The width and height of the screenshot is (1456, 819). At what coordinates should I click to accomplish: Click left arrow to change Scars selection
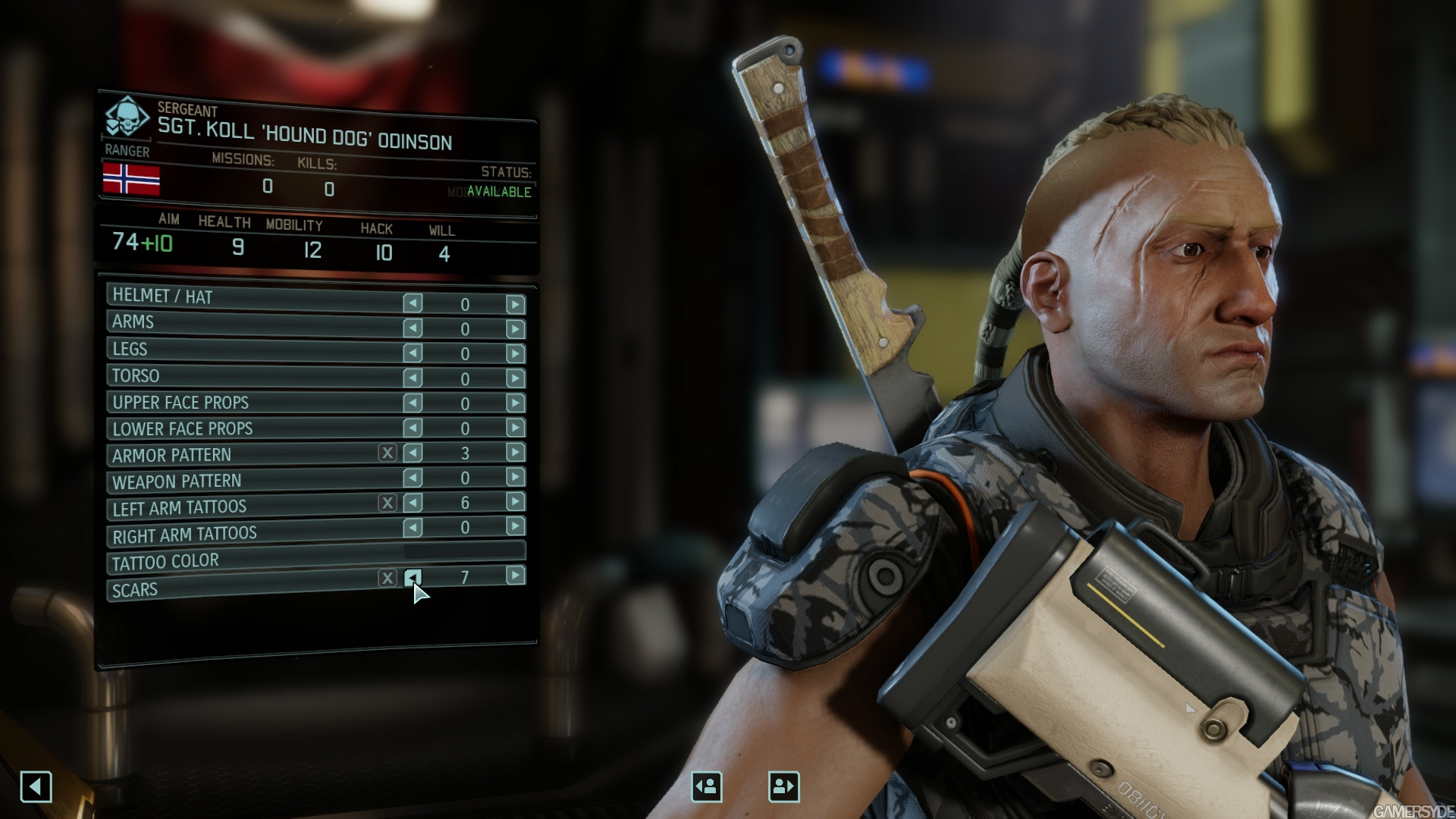point(413,578)
